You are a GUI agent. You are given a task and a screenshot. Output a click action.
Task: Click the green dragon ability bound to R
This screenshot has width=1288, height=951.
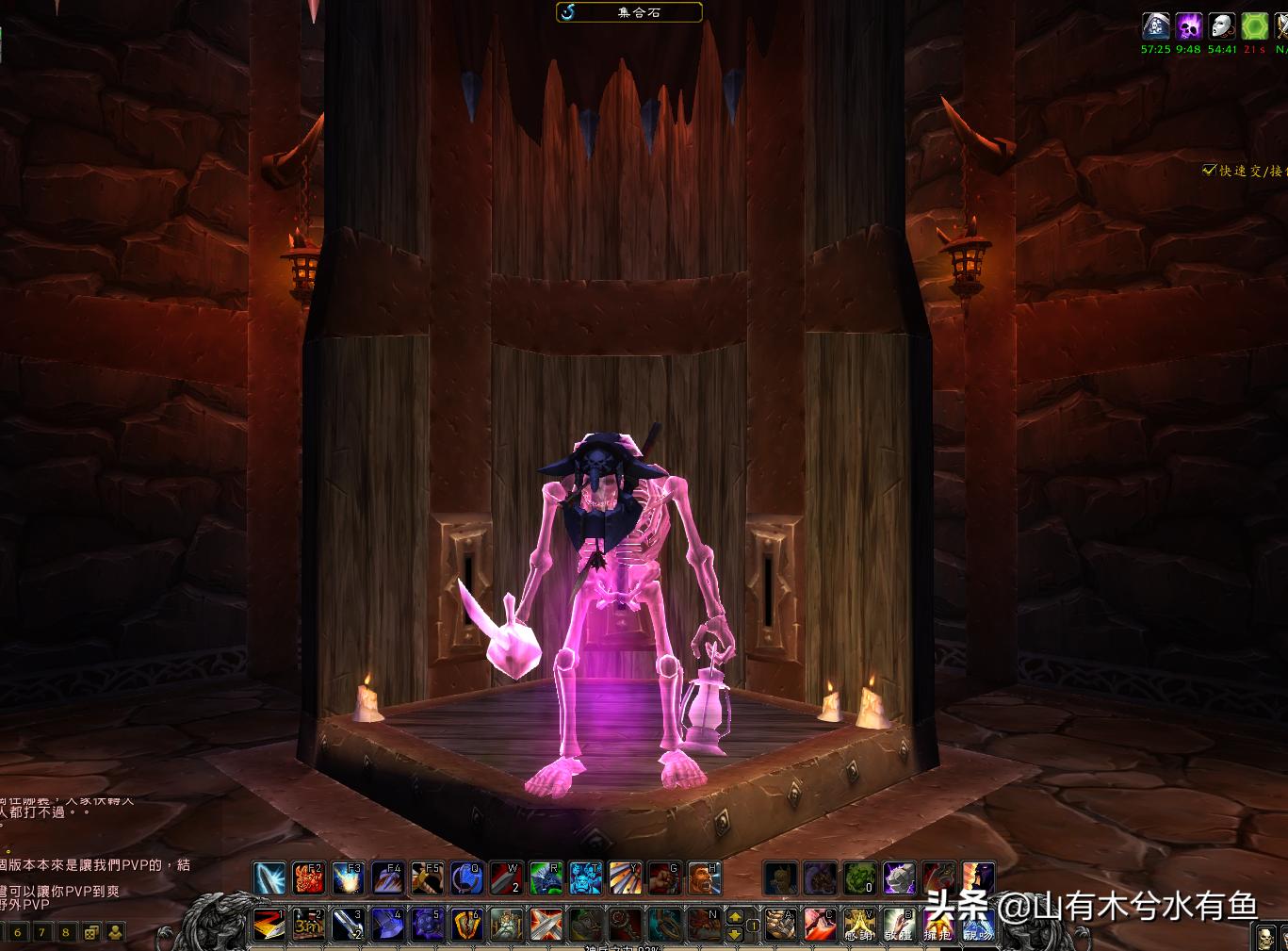[x=547, y=877]
